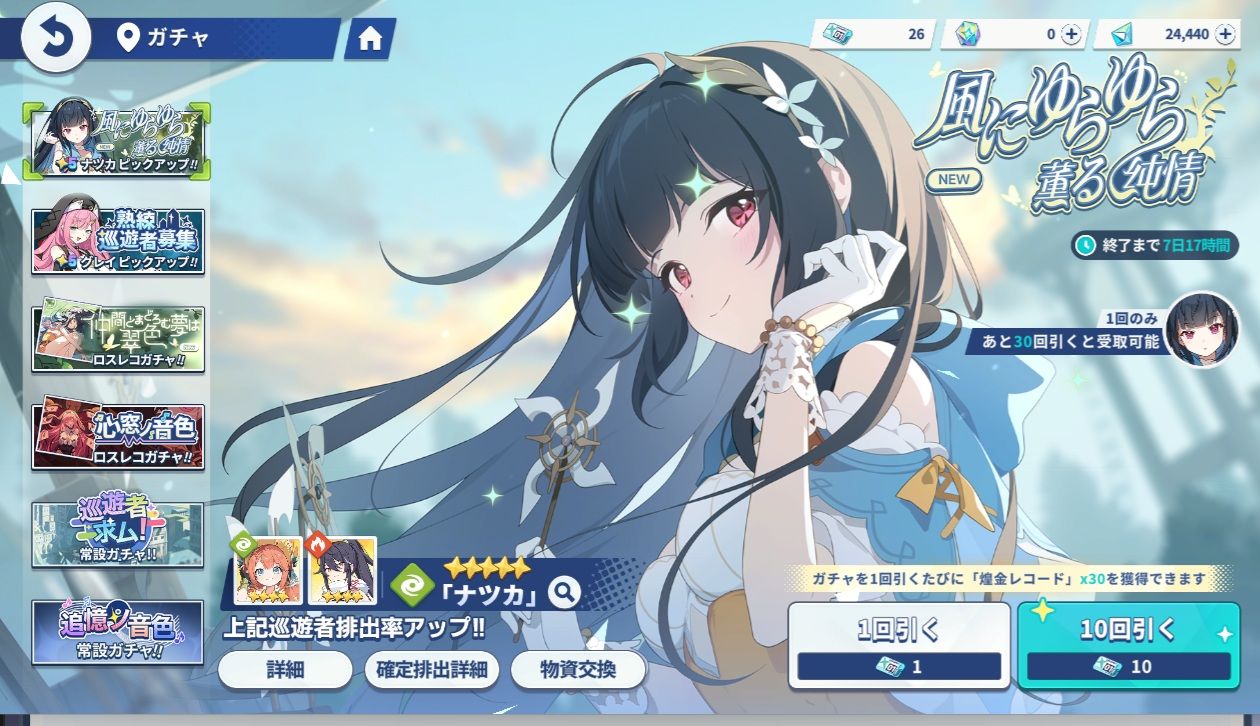Do a ten-pull with 10回引く
This screenshot has width=1260, height=726.
(x=1128, y=645)
